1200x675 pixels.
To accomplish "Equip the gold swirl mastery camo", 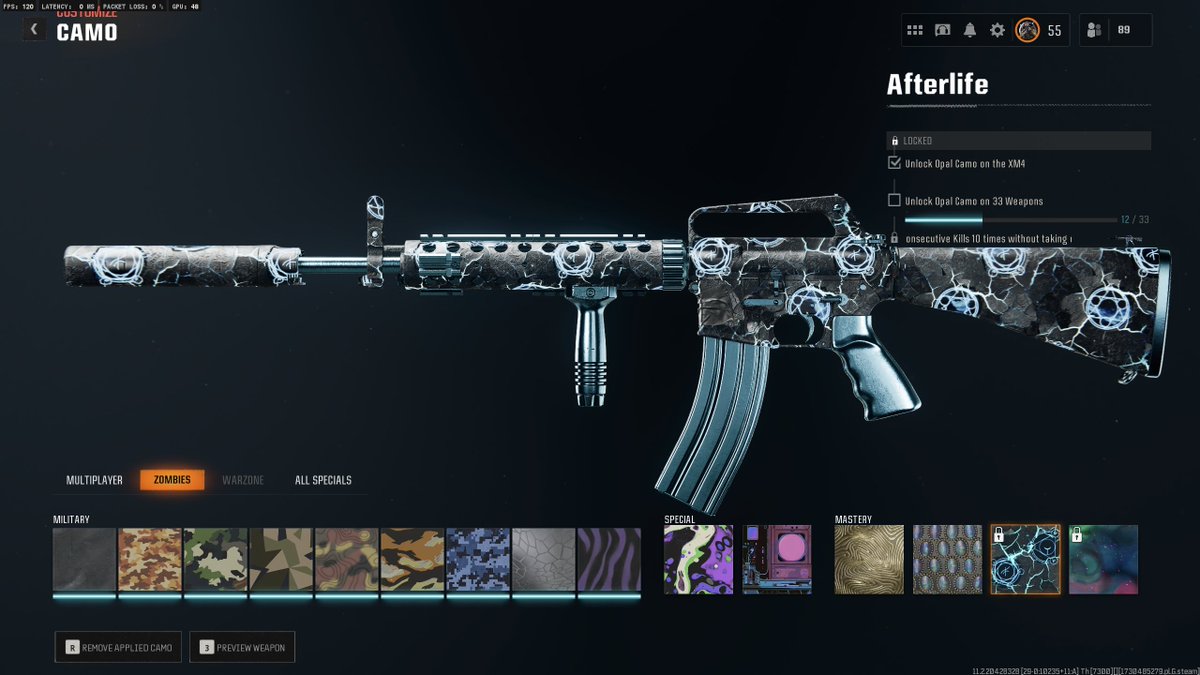I will [x=869, y=559].
